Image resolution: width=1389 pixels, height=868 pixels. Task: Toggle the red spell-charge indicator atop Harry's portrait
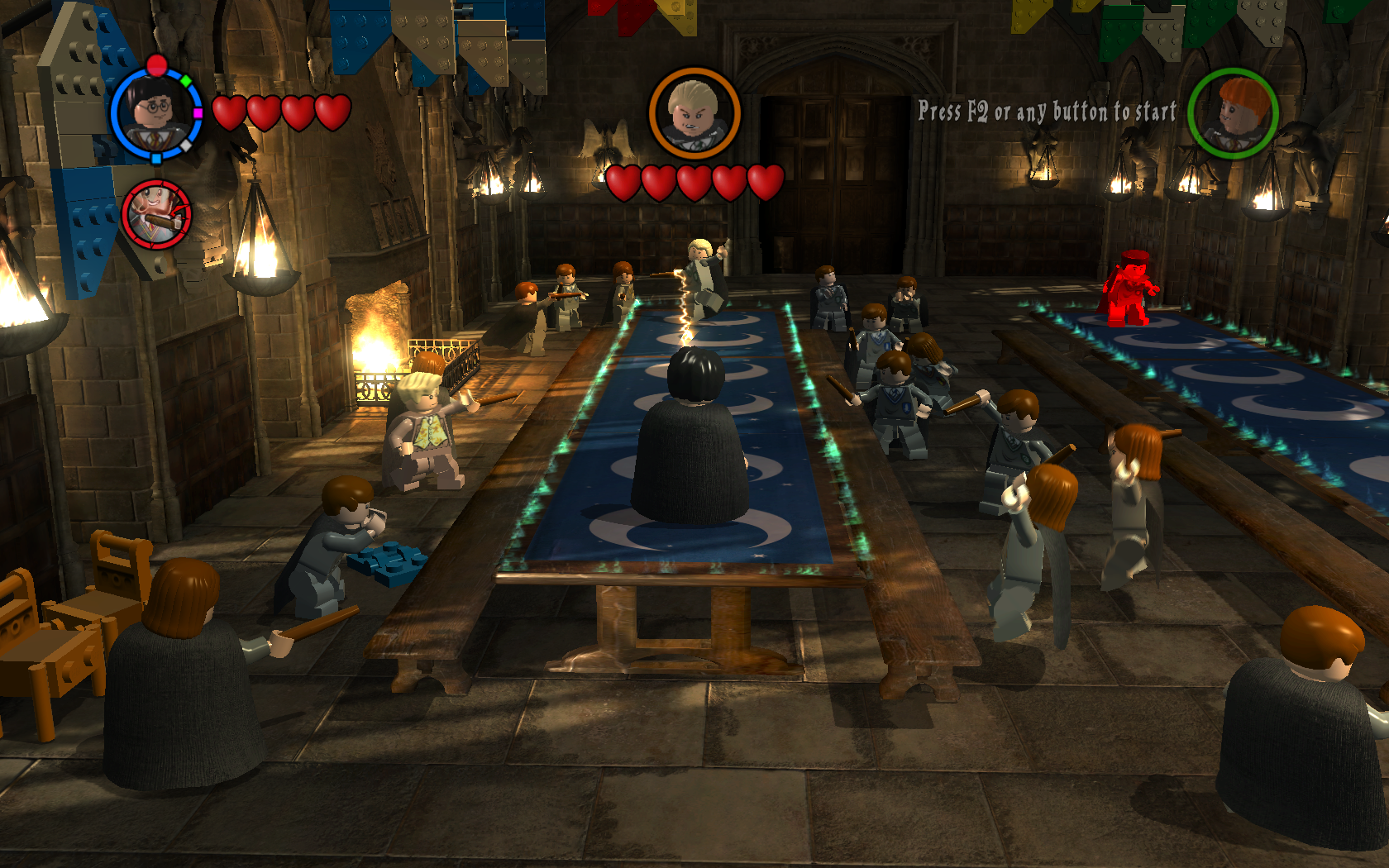[x=157, y=64]
